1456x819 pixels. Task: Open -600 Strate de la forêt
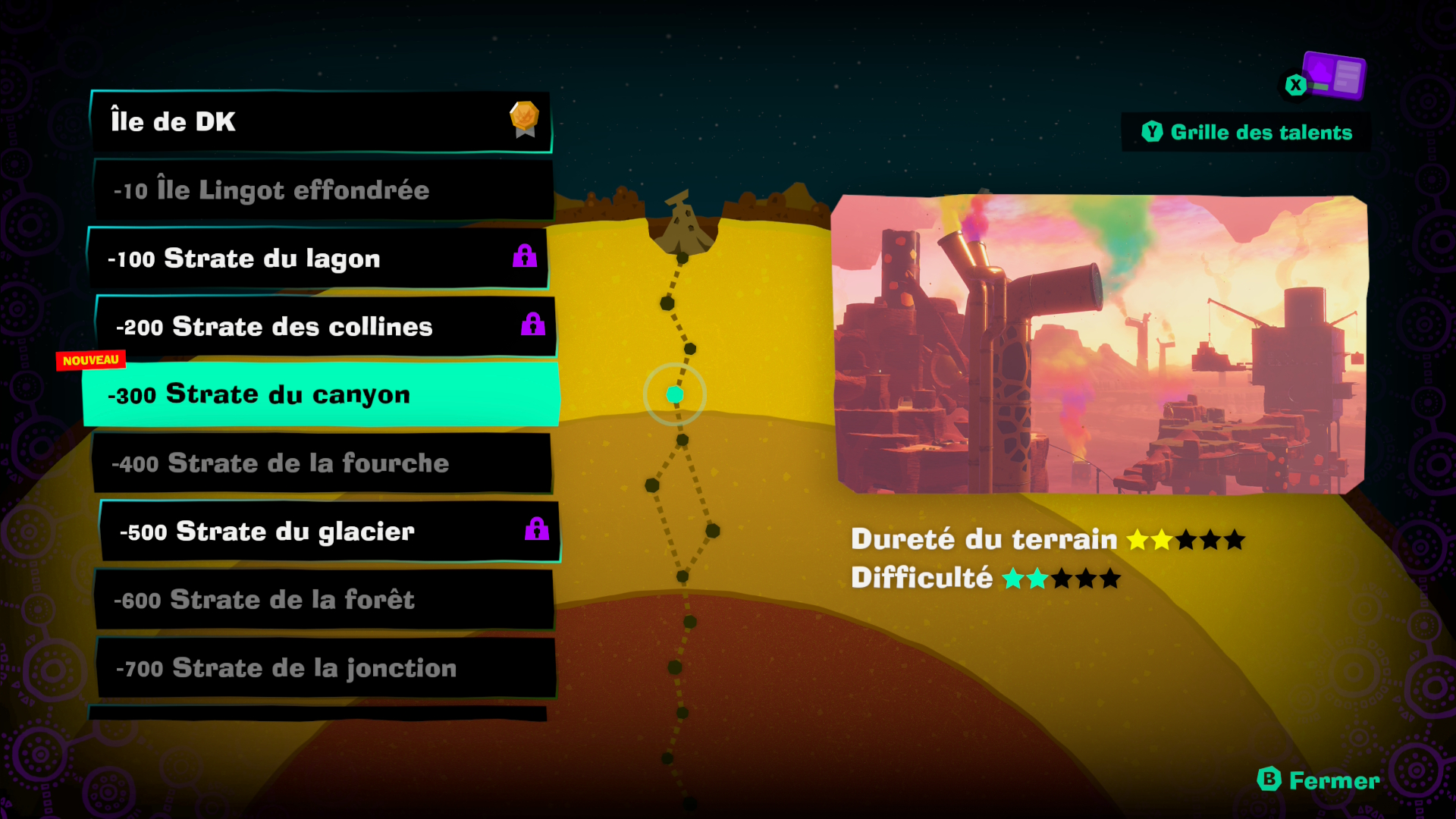[x=325, y=599]
